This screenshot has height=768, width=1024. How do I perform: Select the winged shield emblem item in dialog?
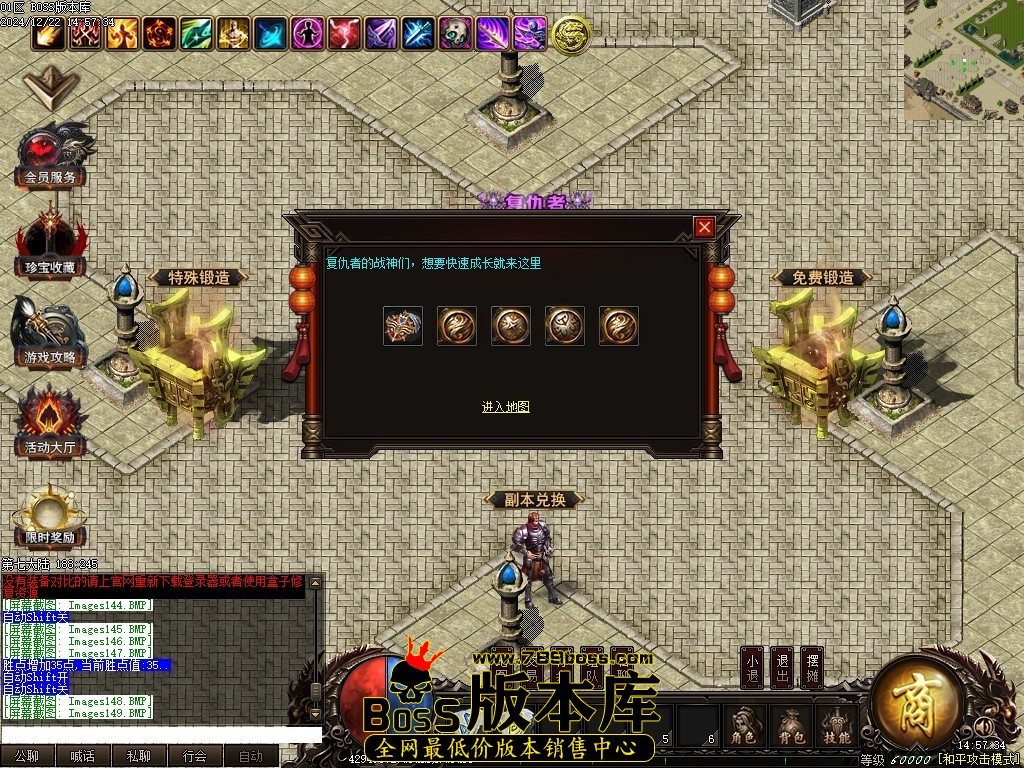[x=403, y=326]
